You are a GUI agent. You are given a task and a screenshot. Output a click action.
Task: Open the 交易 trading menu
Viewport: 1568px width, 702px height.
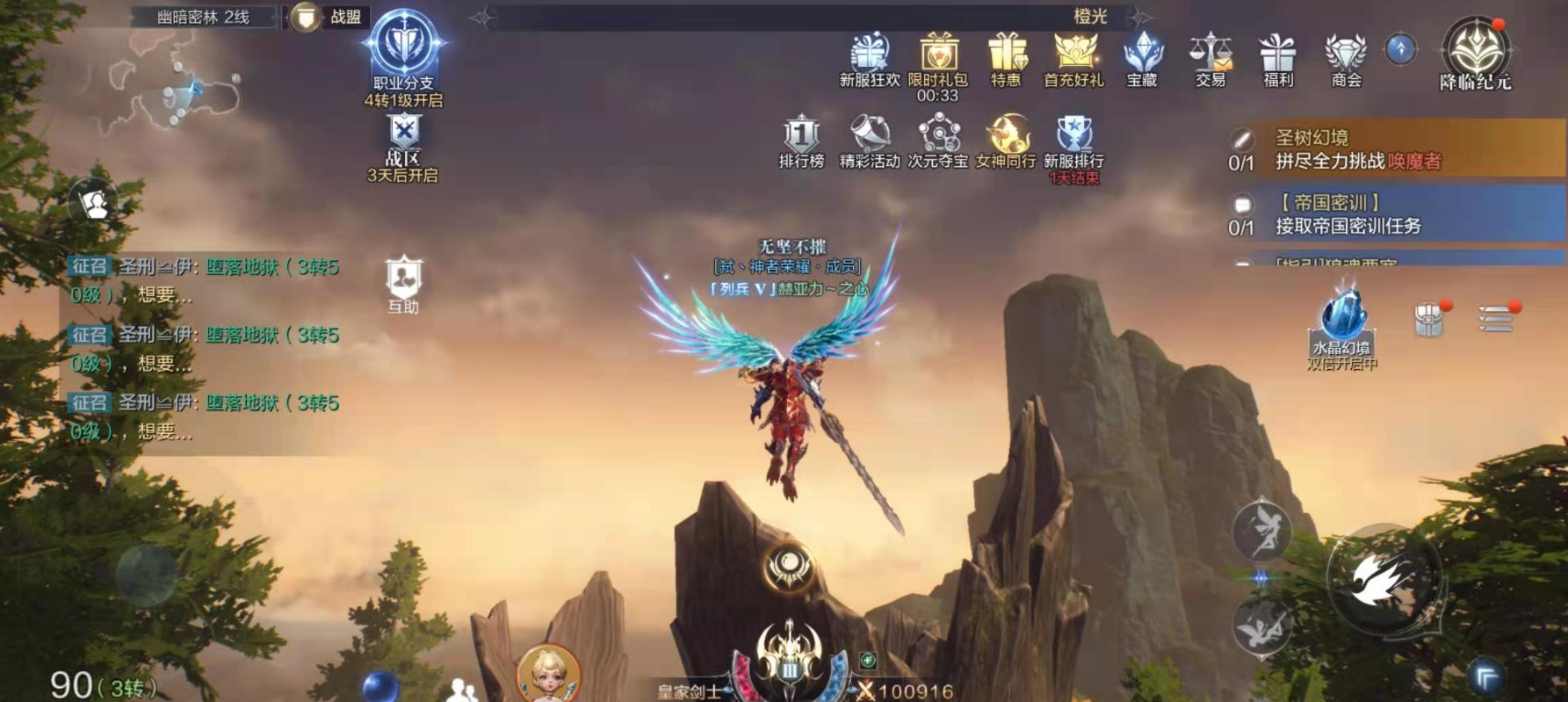(1210, 55)
